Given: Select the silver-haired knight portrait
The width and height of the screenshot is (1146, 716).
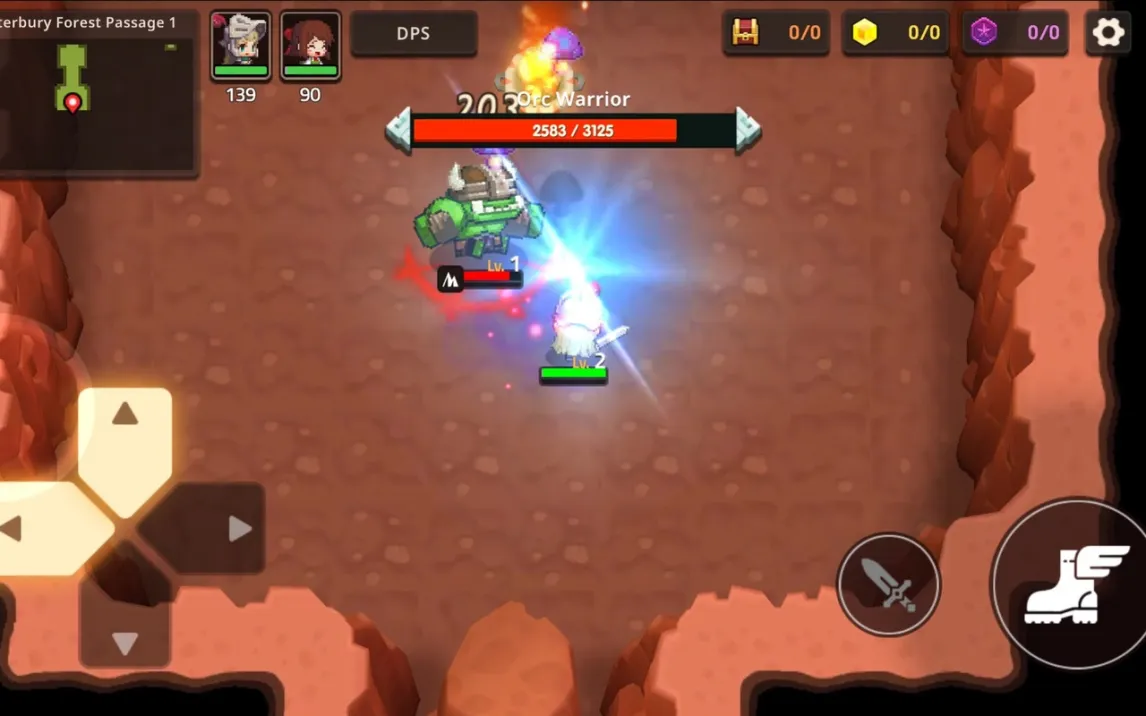Looking at the screenshot, I should coord(241,45).
